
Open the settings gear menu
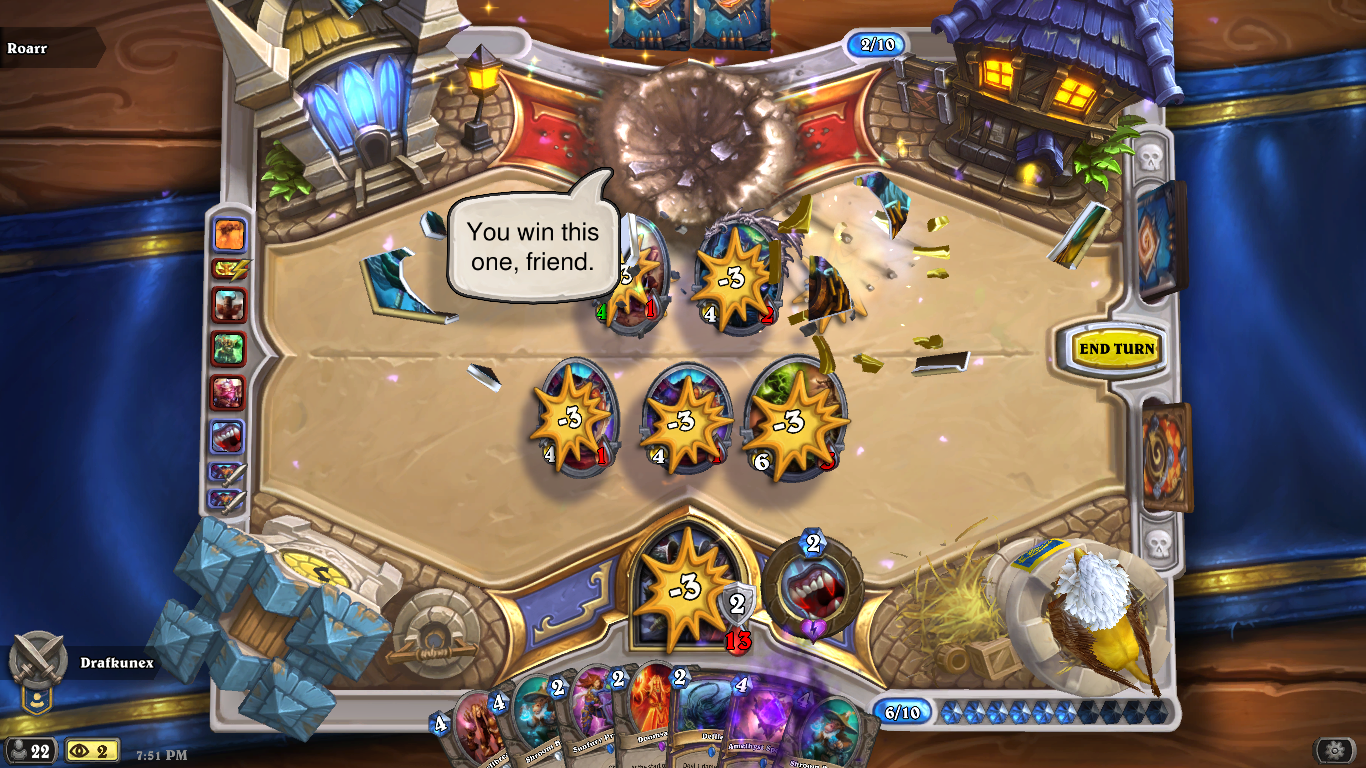1335,750
